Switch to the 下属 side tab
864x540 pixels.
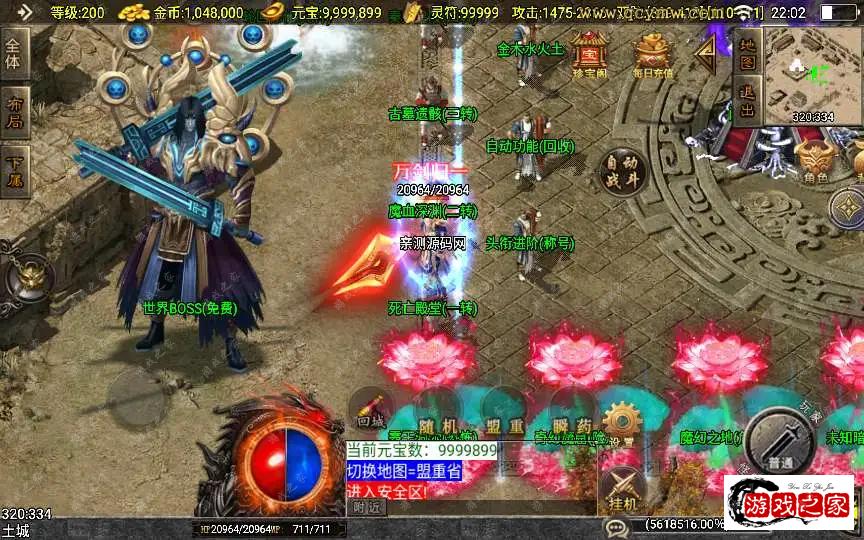click(x=13, y=169)
